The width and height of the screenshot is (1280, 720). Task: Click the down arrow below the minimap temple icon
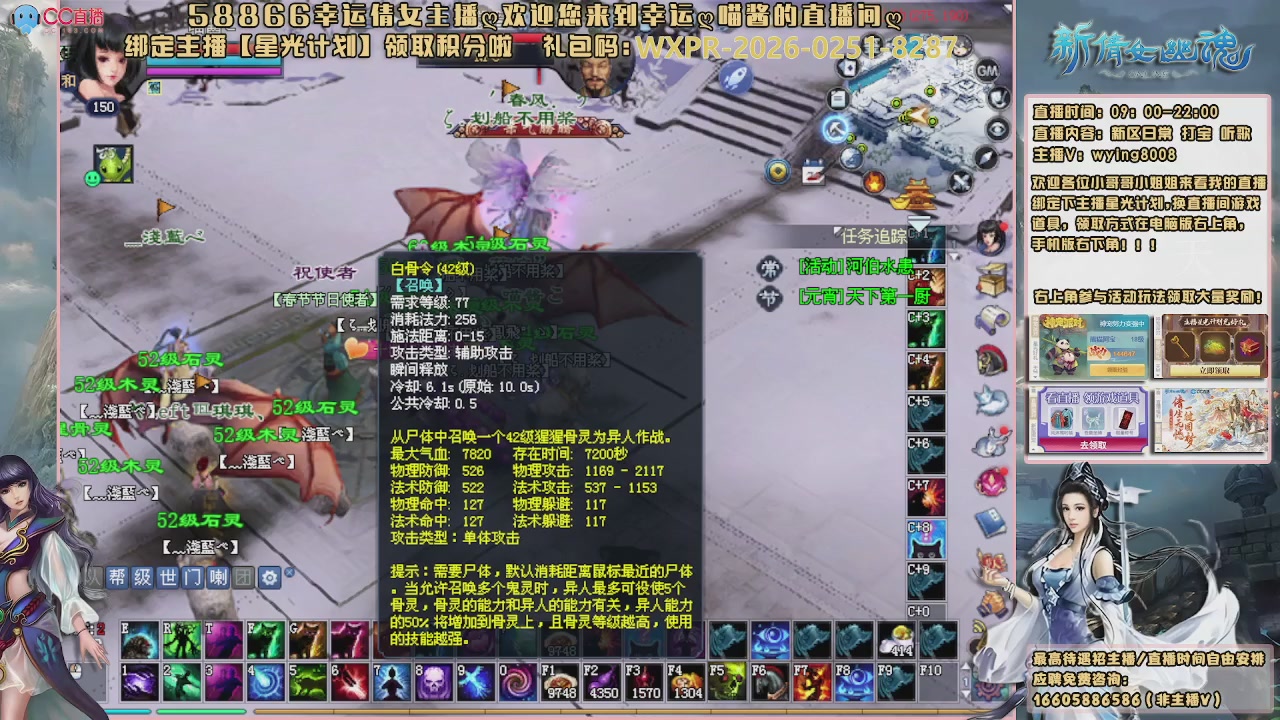point(919,222)
